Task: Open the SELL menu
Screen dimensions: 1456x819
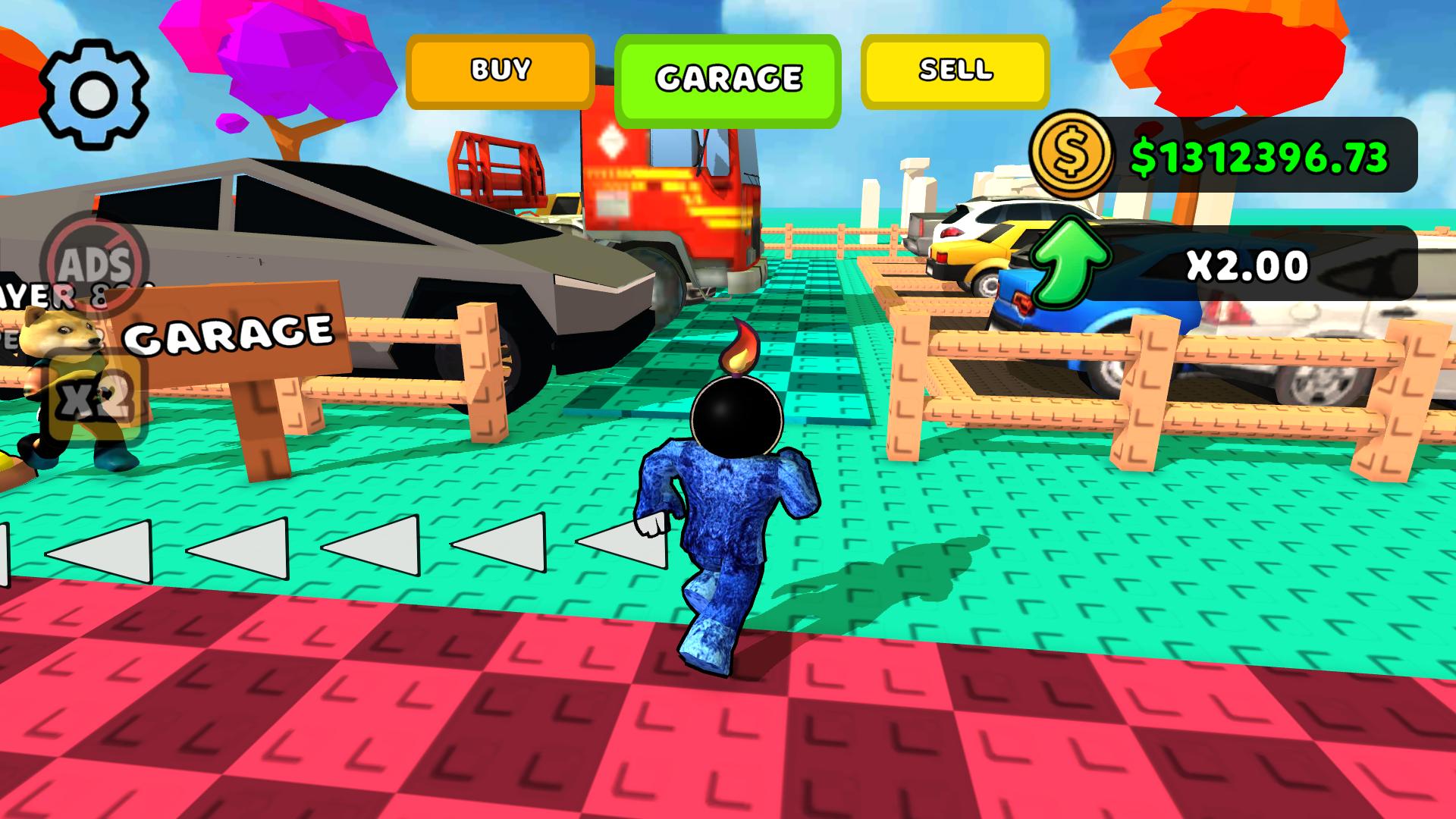Action: [x=954, y=72]
